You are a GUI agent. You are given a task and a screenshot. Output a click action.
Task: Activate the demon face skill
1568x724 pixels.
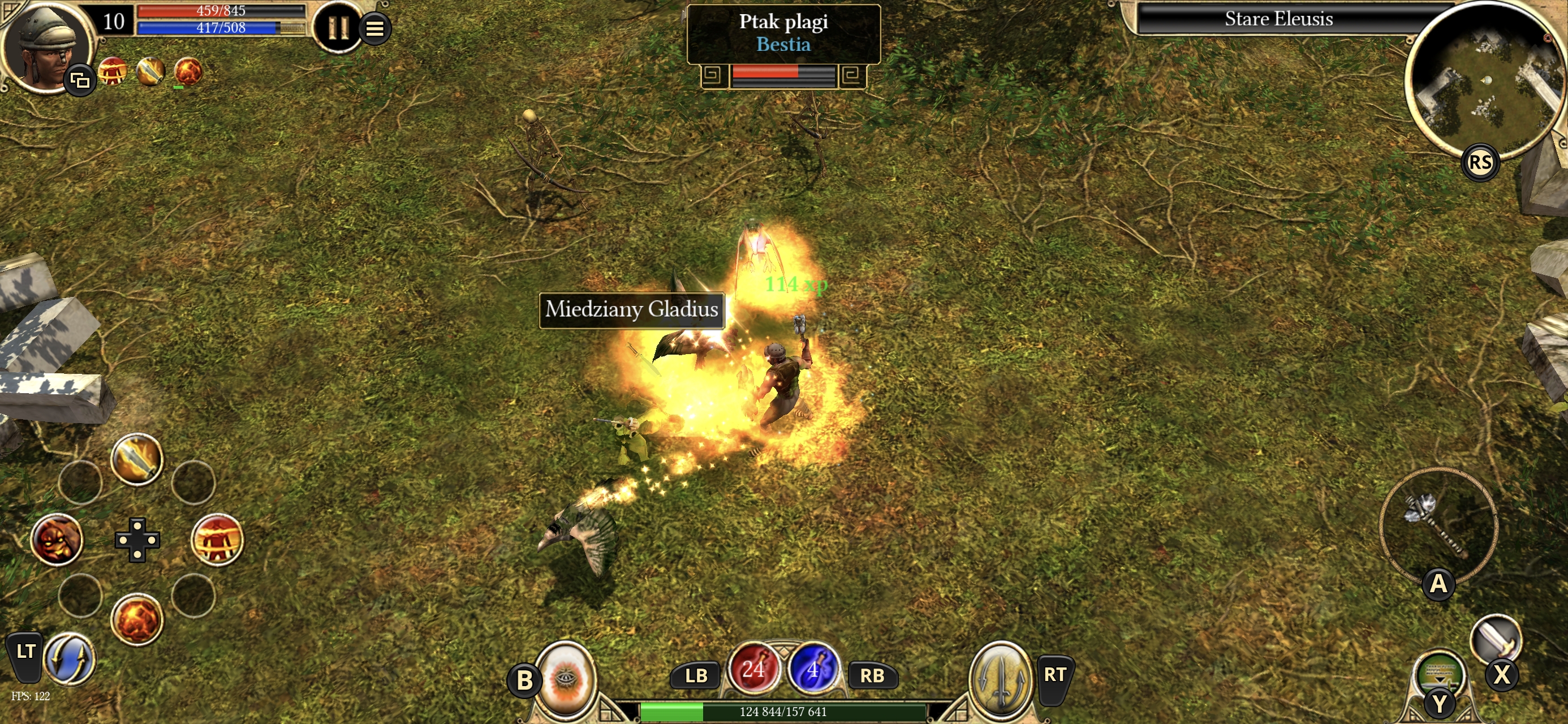tap(57, 540)
